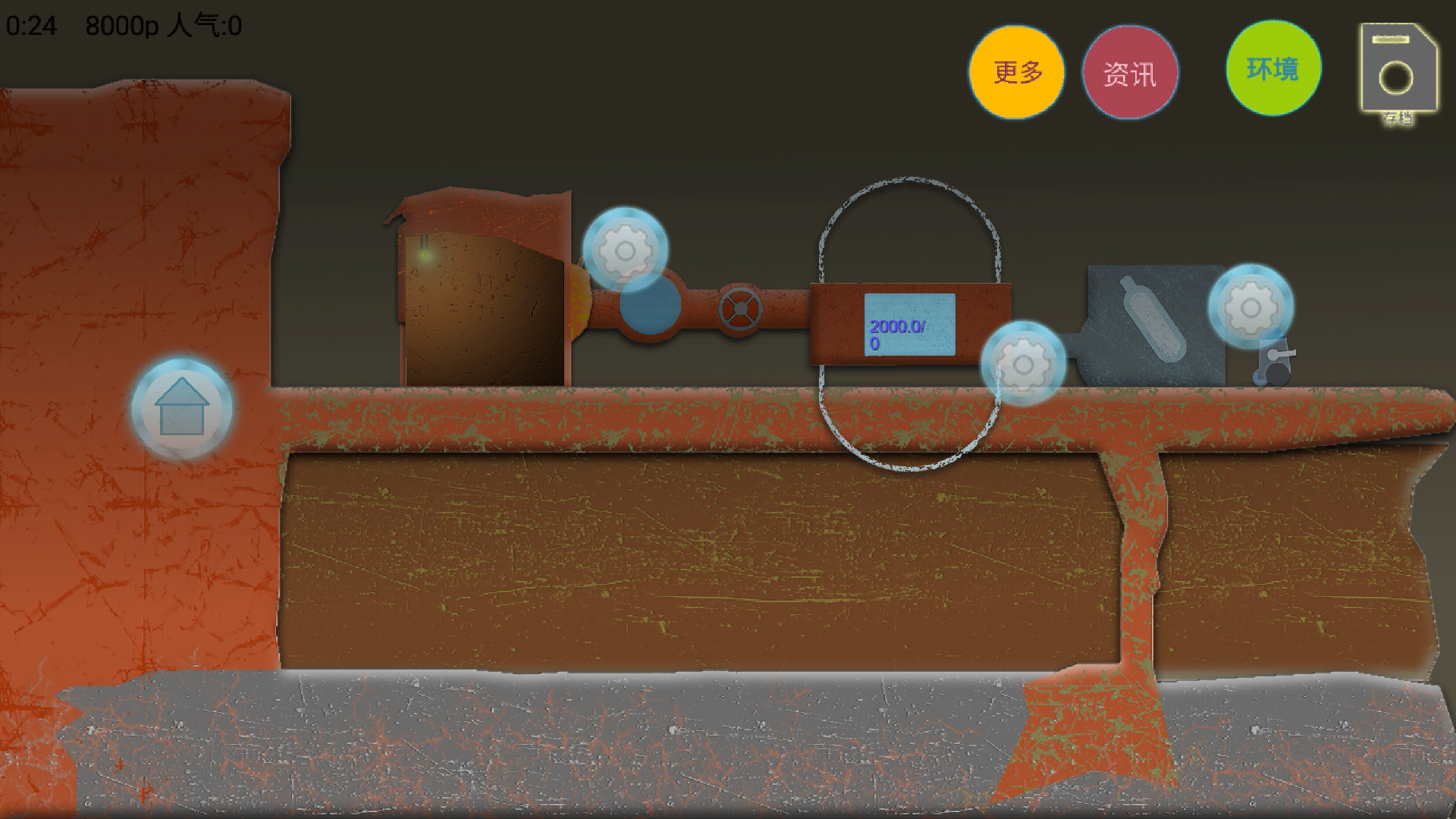
Task: Click the valve wheel on the pipe
Action: 739,307
